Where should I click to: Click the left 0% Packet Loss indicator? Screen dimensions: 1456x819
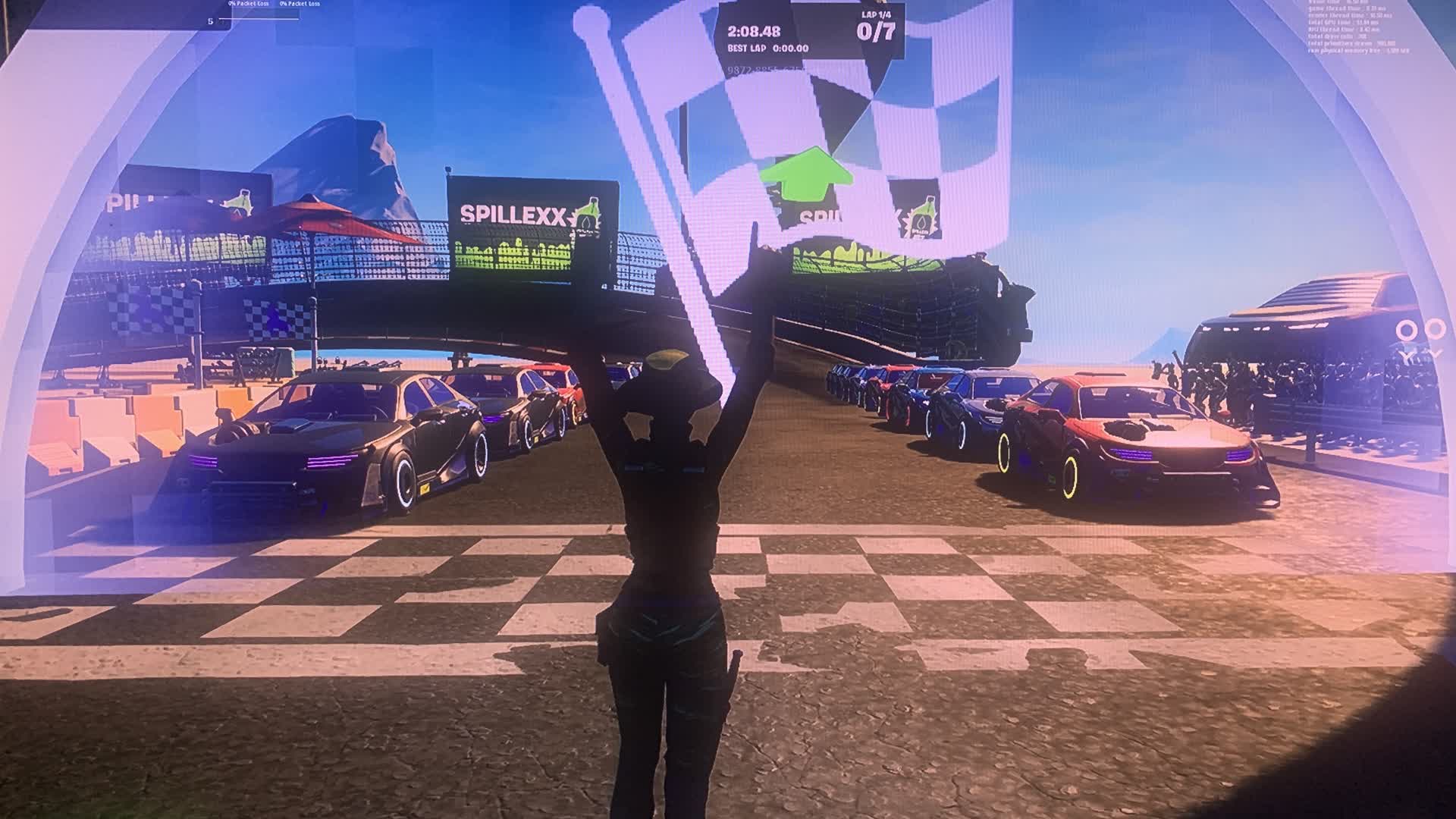(x=249, y=3)
